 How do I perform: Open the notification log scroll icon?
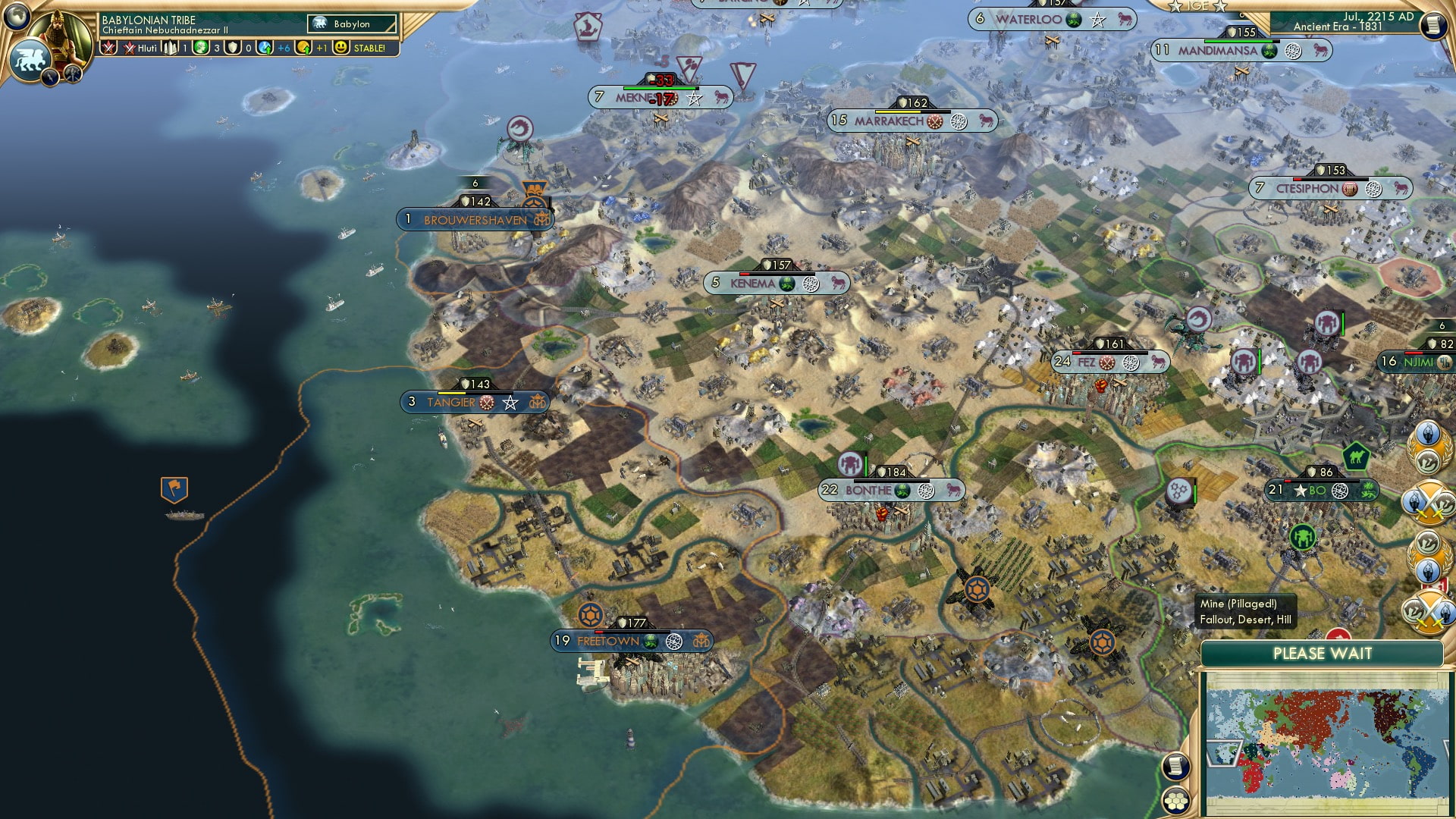point(1175,767)
